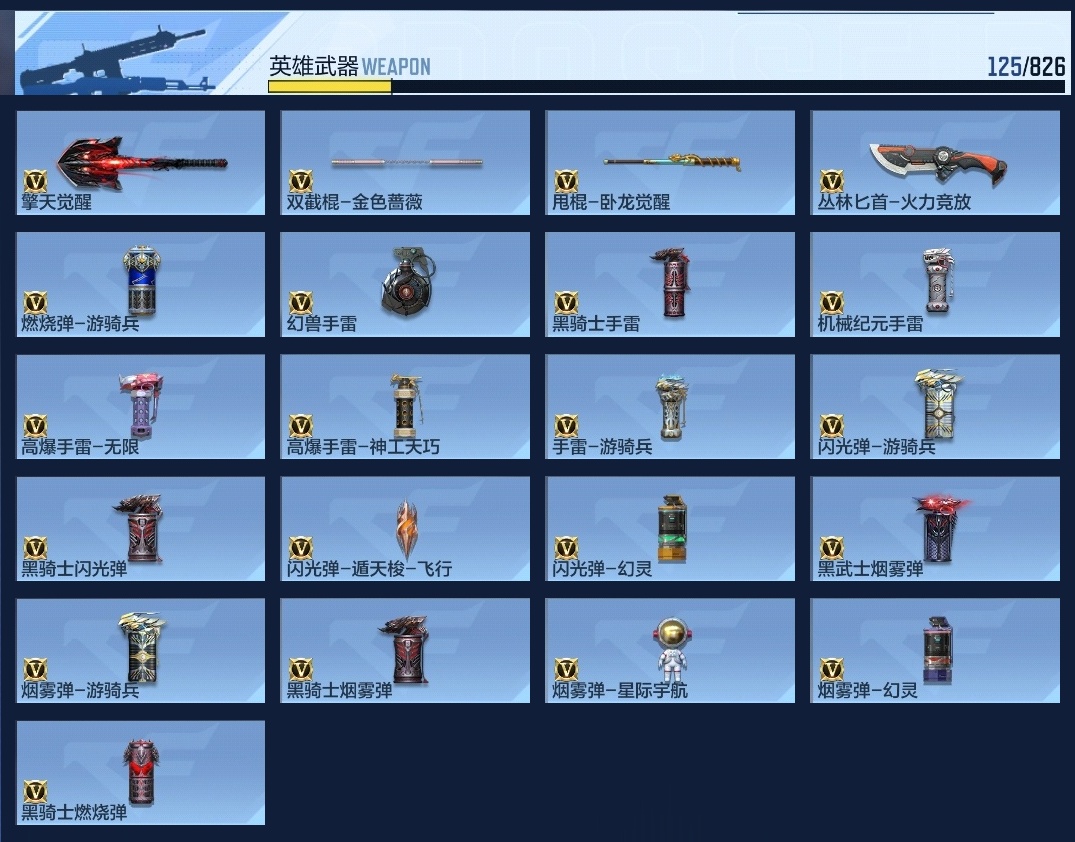
Task: Open the 黑骑士闪光弹 flashbang tile
Action: tap(141, 528)
